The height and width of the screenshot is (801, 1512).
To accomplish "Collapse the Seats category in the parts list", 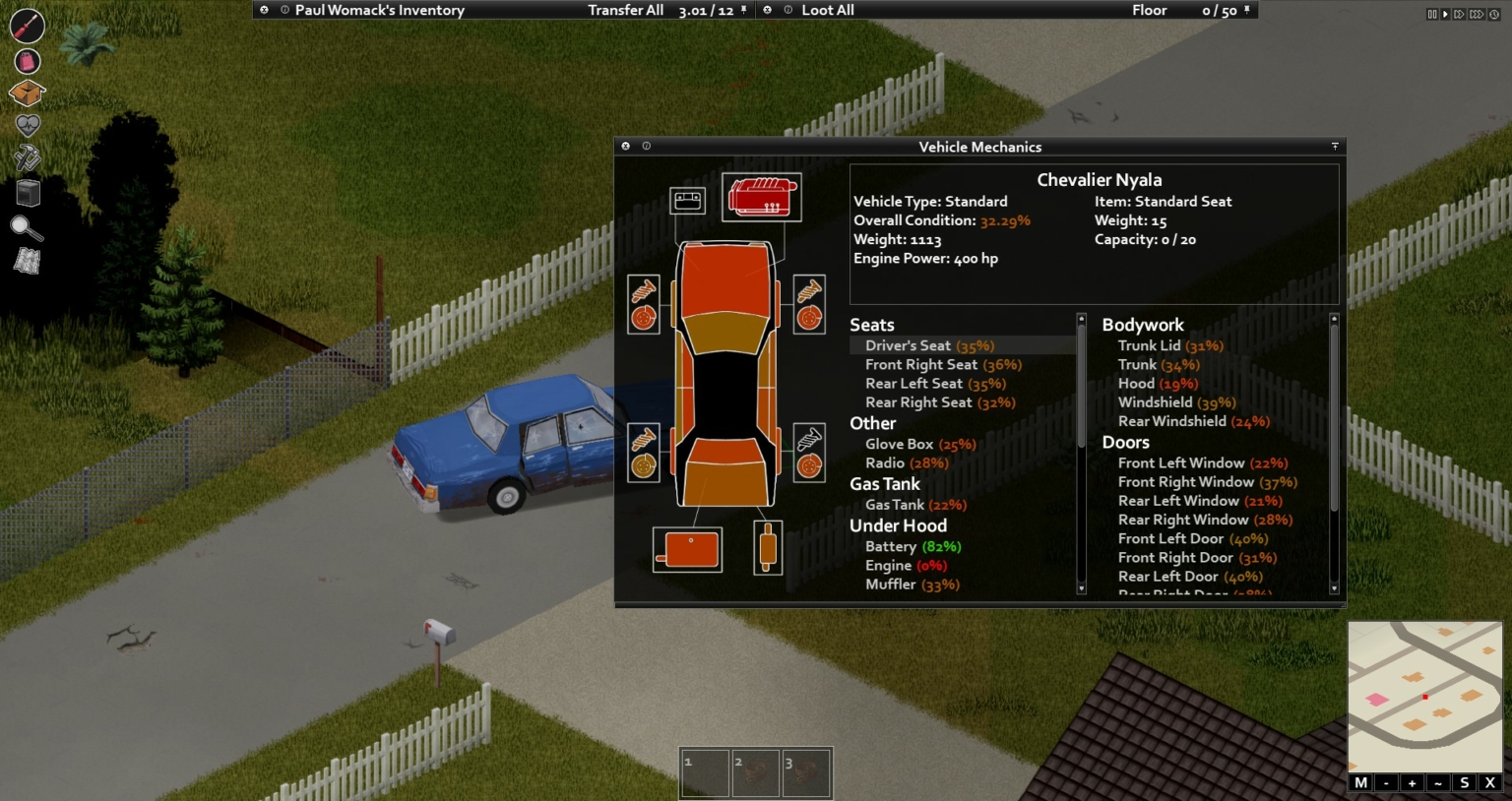I will coord(872,324).
